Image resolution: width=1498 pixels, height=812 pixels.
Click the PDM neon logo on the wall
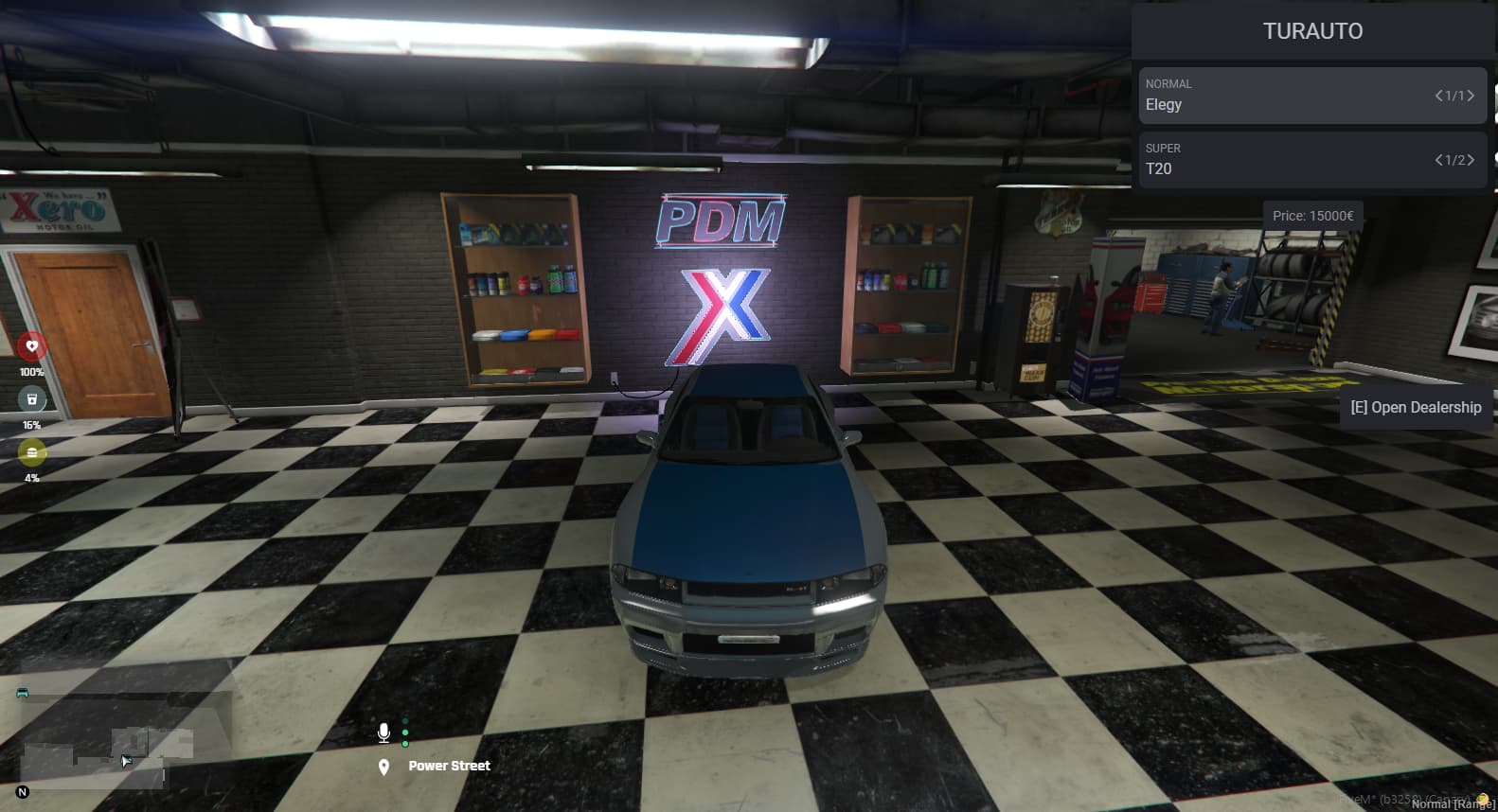(x=722, y=220)
